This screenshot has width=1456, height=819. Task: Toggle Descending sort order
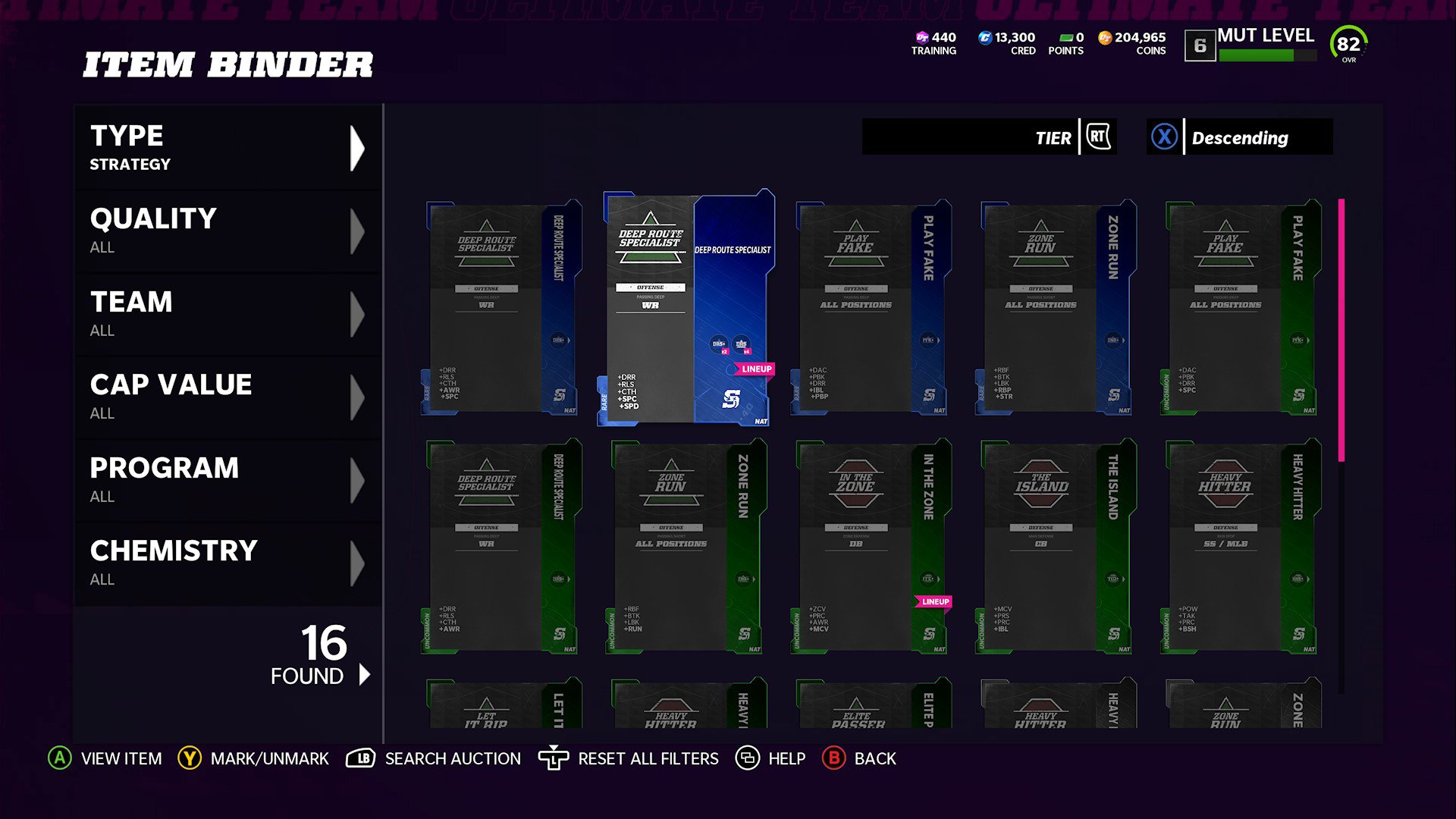point(1239,137)
